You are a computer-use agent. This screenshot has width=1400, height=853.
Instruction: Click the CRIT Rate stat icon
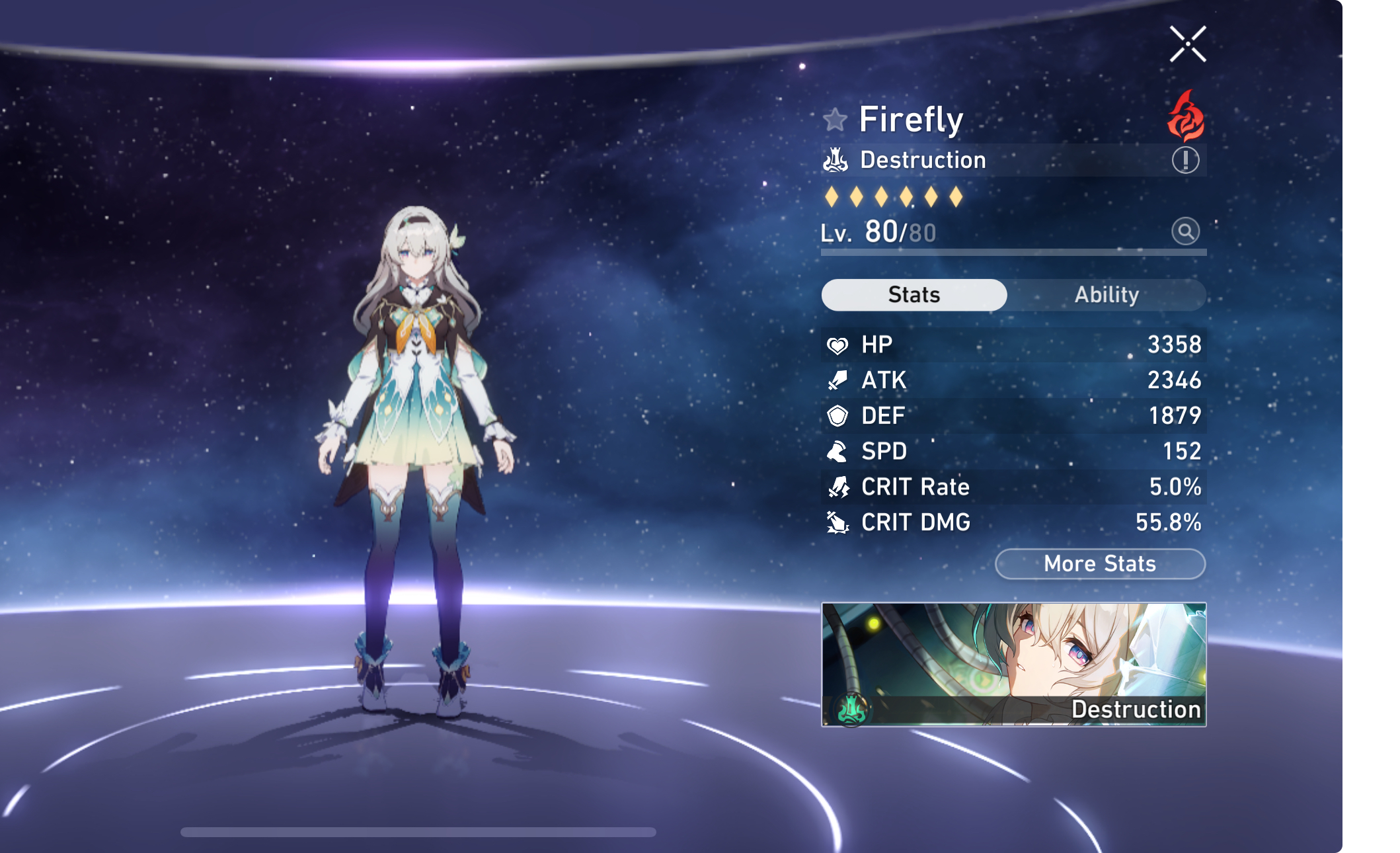837,487
